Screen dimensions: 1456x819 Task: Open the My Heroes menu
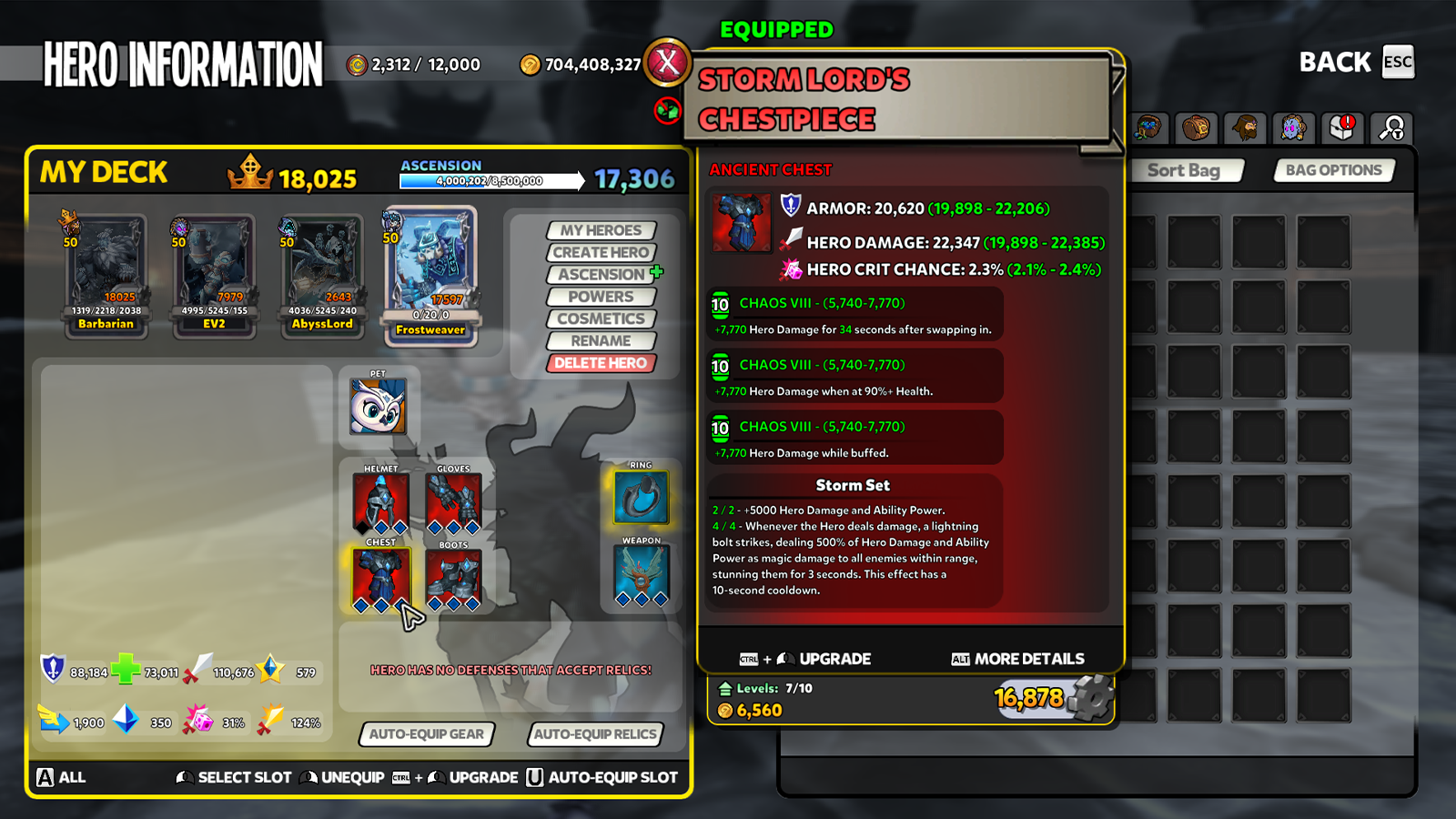(x=601, y=231)
